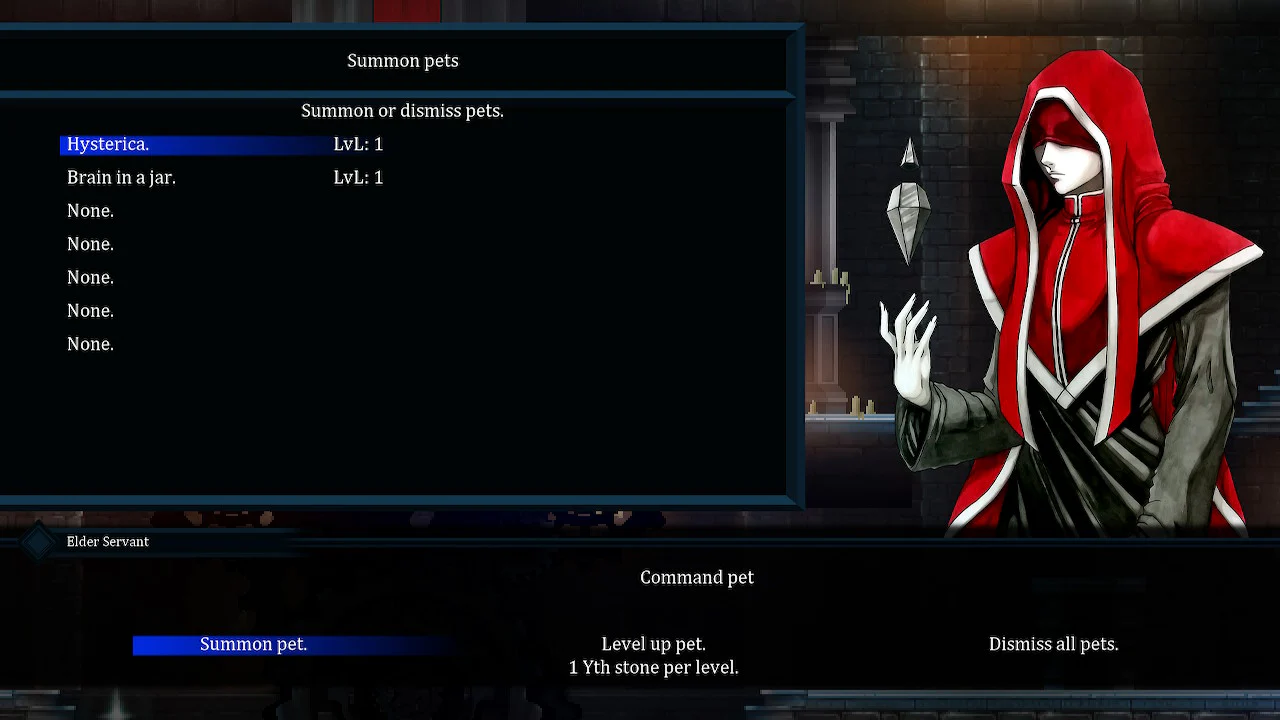Click the middle empty None slot
Screen dimensions: 1280x720
click(90, 277)
